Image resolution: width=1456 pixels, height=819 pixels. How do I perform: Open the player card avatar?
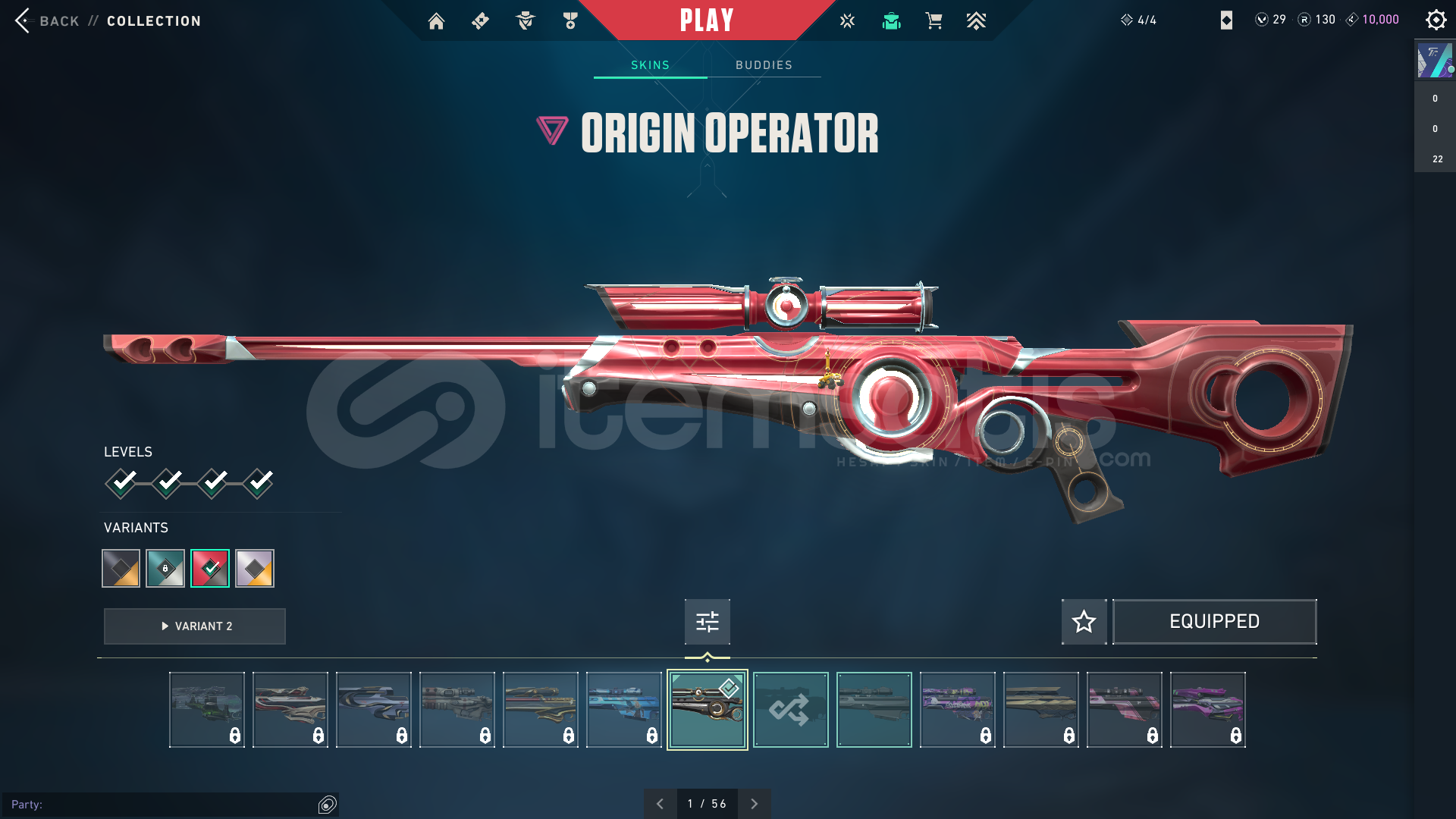coord(1435,61)
